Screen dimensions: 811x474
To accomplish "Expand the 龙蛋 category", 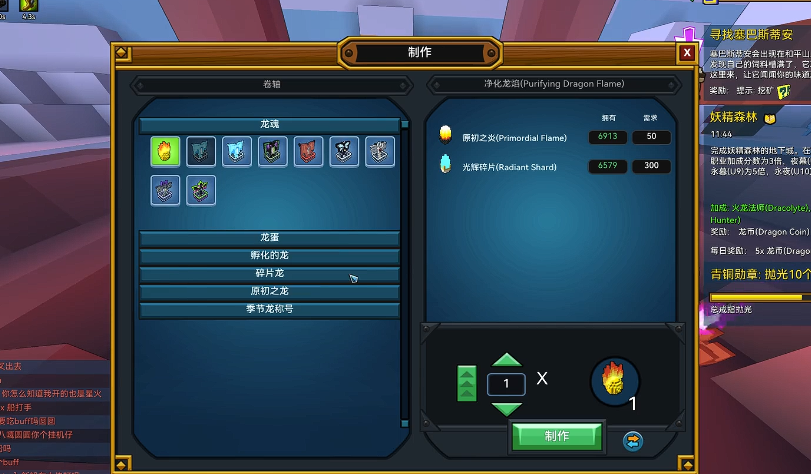I will (x=269, y=238).
